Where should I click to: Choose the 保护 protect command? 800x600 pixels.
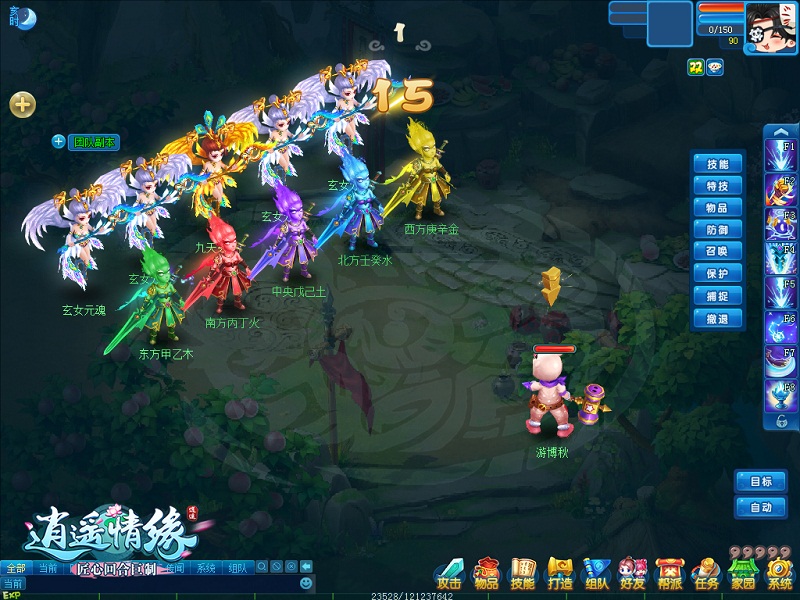(717, 274)
